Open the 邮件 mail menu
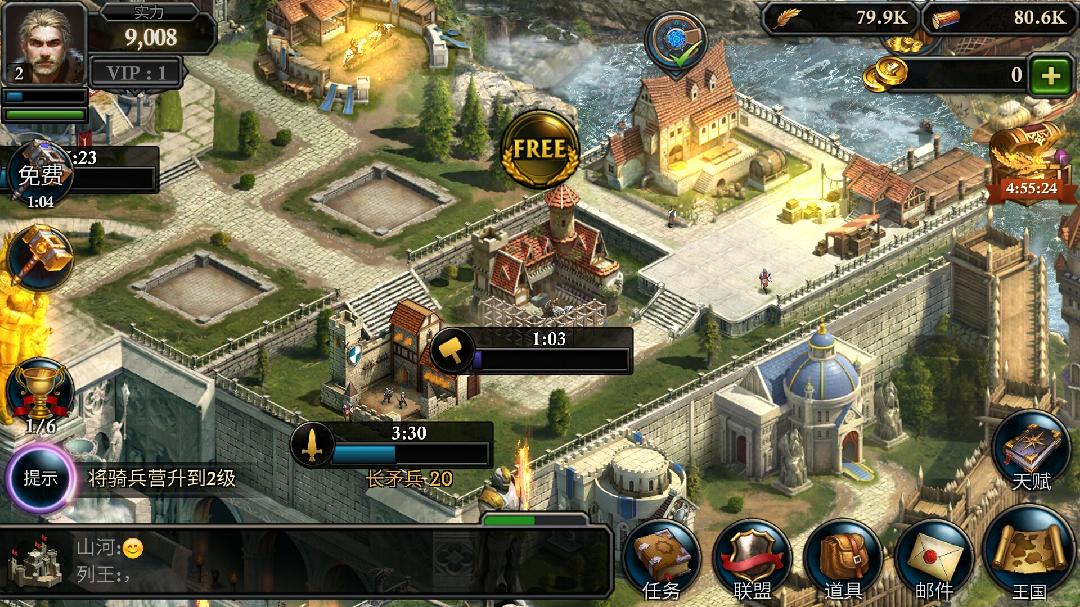Image resolution: width=1080 pixels, height=607 pixels. (933, 558)
